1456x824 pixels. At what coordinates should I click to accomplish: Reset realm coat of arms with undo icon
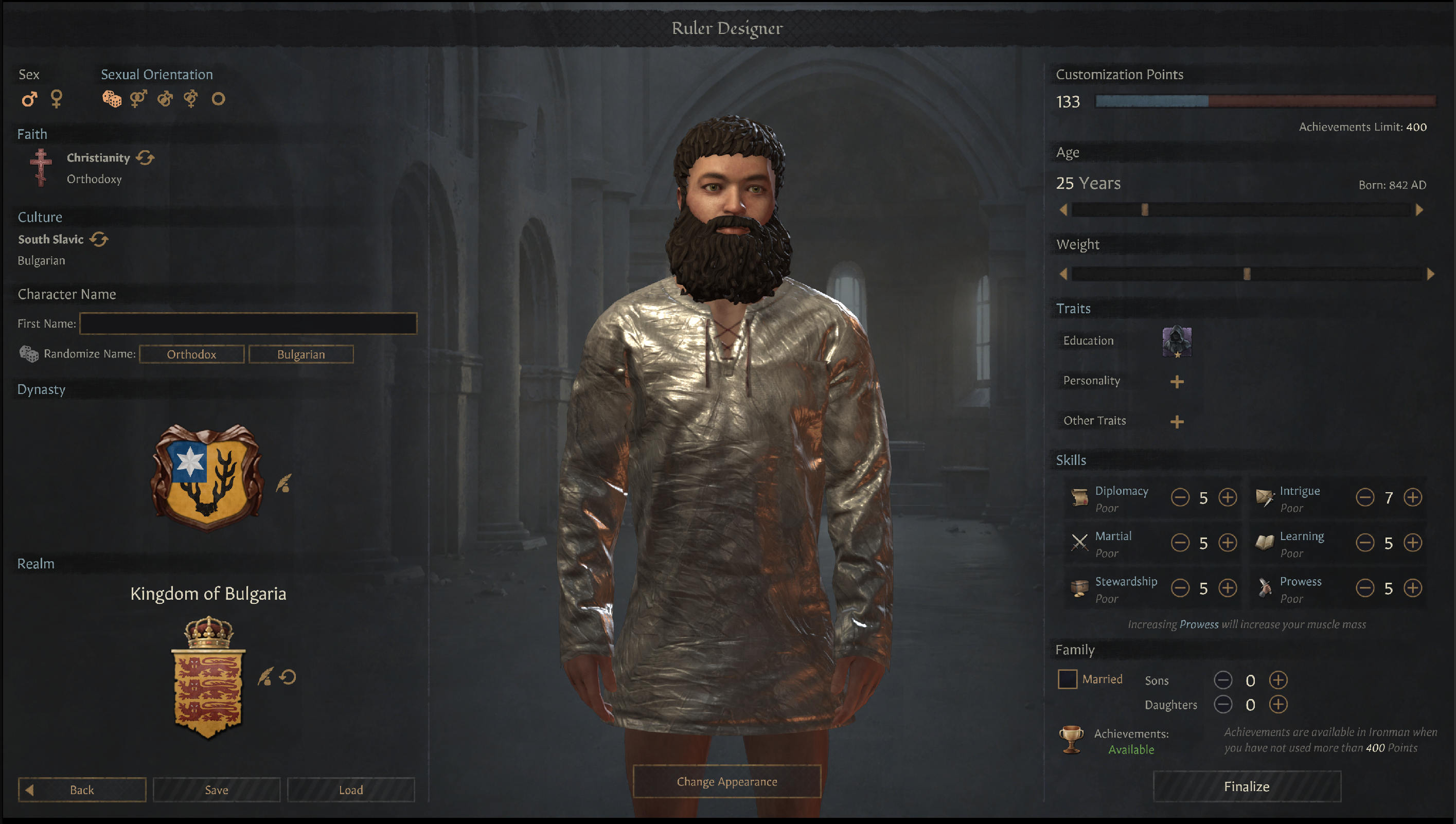click(x=288, y=677)
